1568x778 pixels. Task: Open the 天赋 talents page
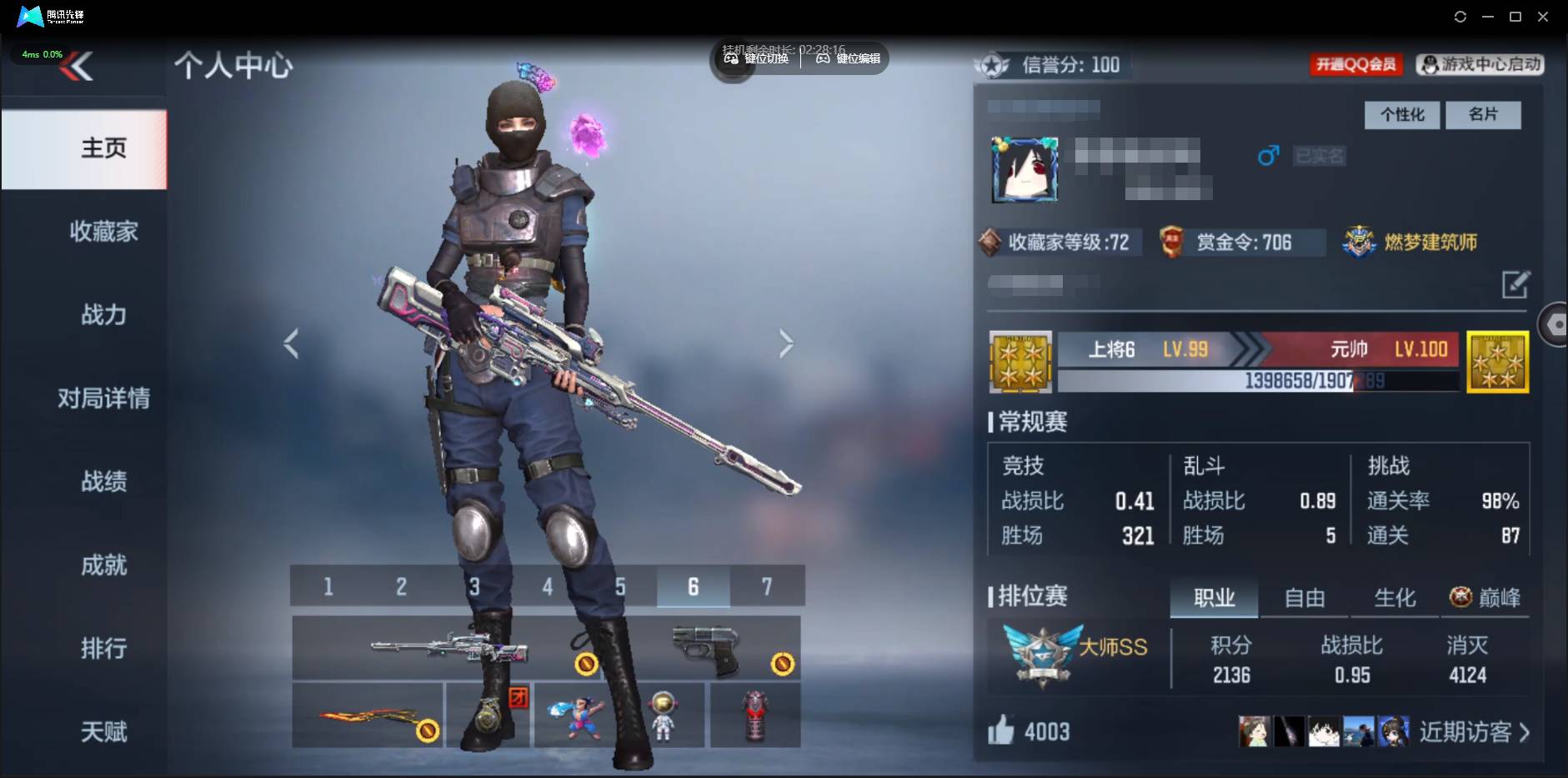[103, 731]
